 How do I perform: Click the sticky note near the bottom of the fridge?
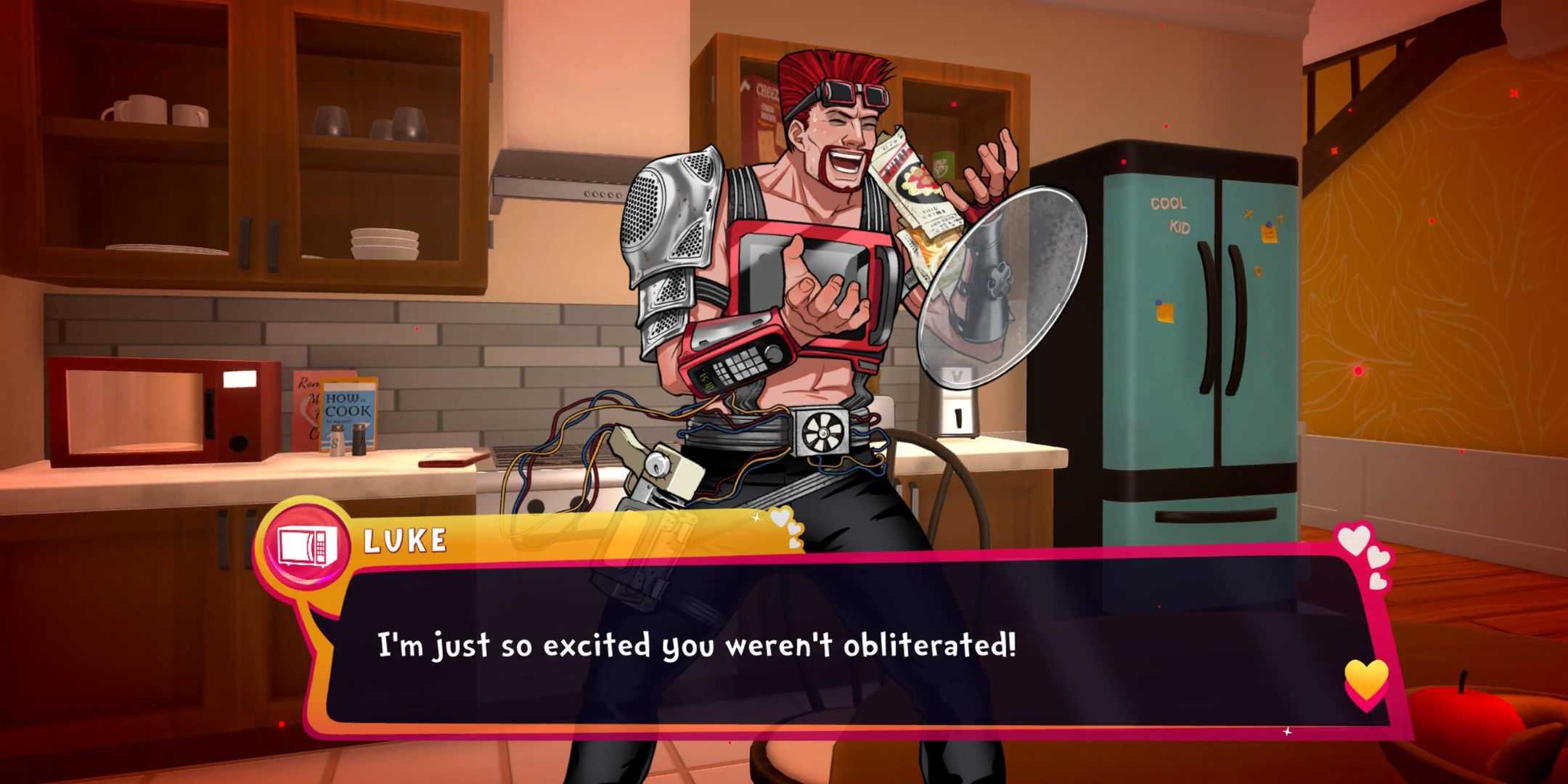pos(1164,311)
